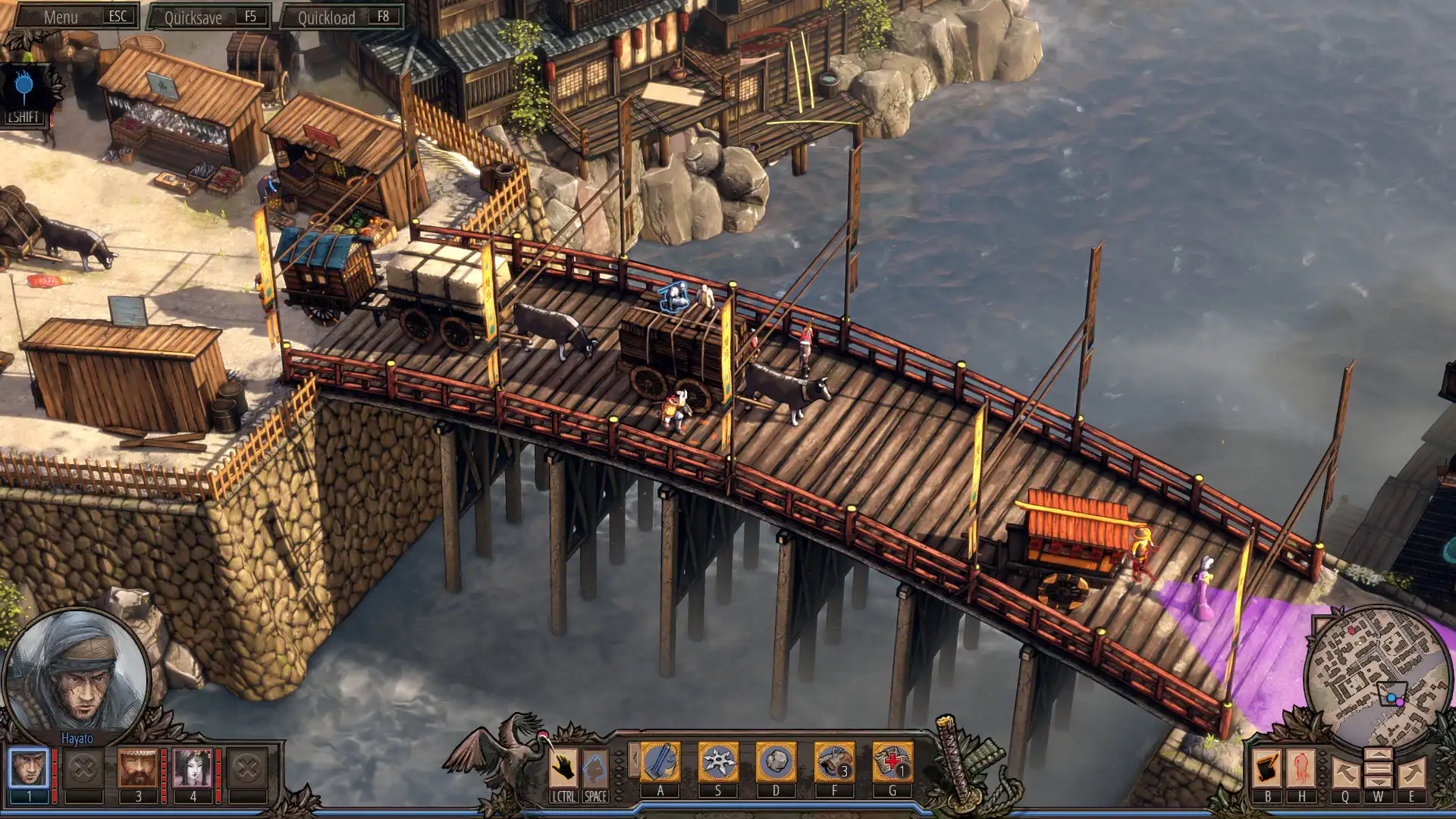Click the zoom-in up arrow near W

click(x=1379, y=755)
